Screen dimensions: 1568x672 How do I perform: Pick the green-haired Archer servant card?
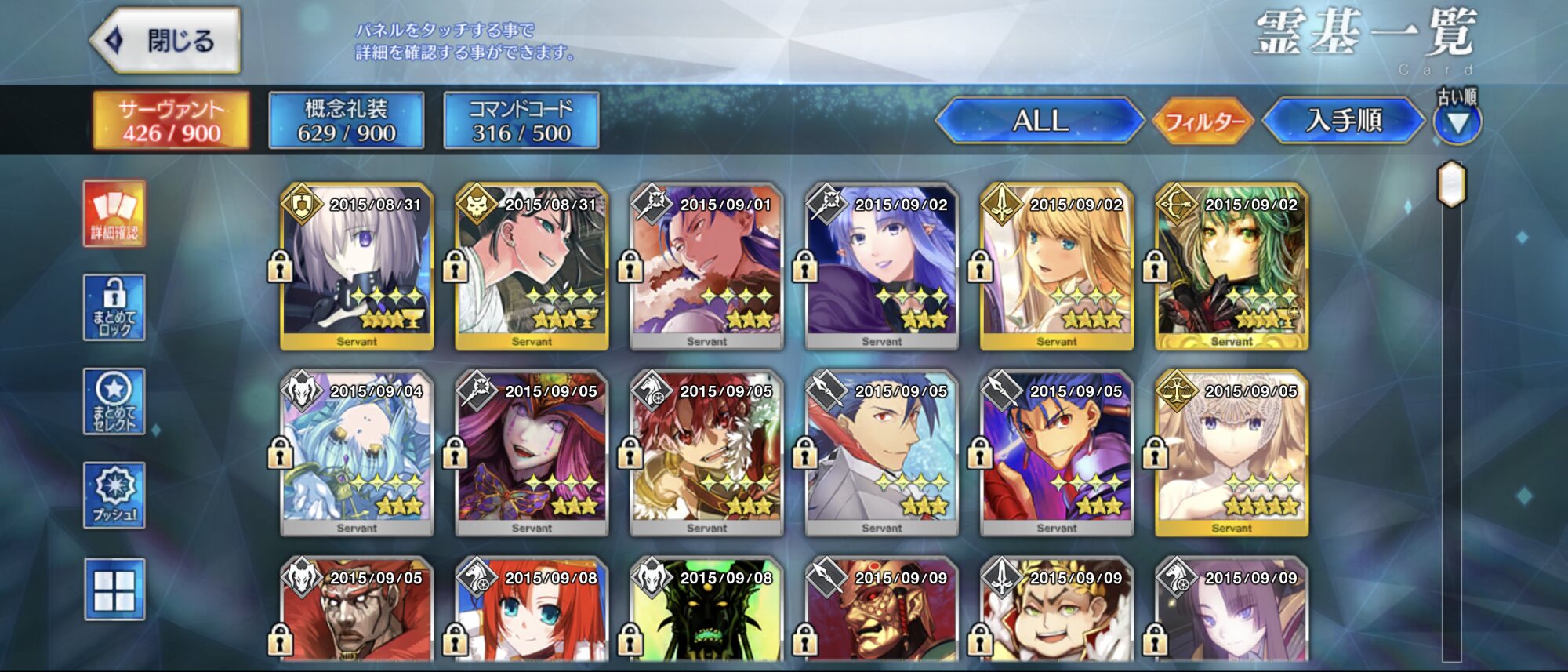1231,267
